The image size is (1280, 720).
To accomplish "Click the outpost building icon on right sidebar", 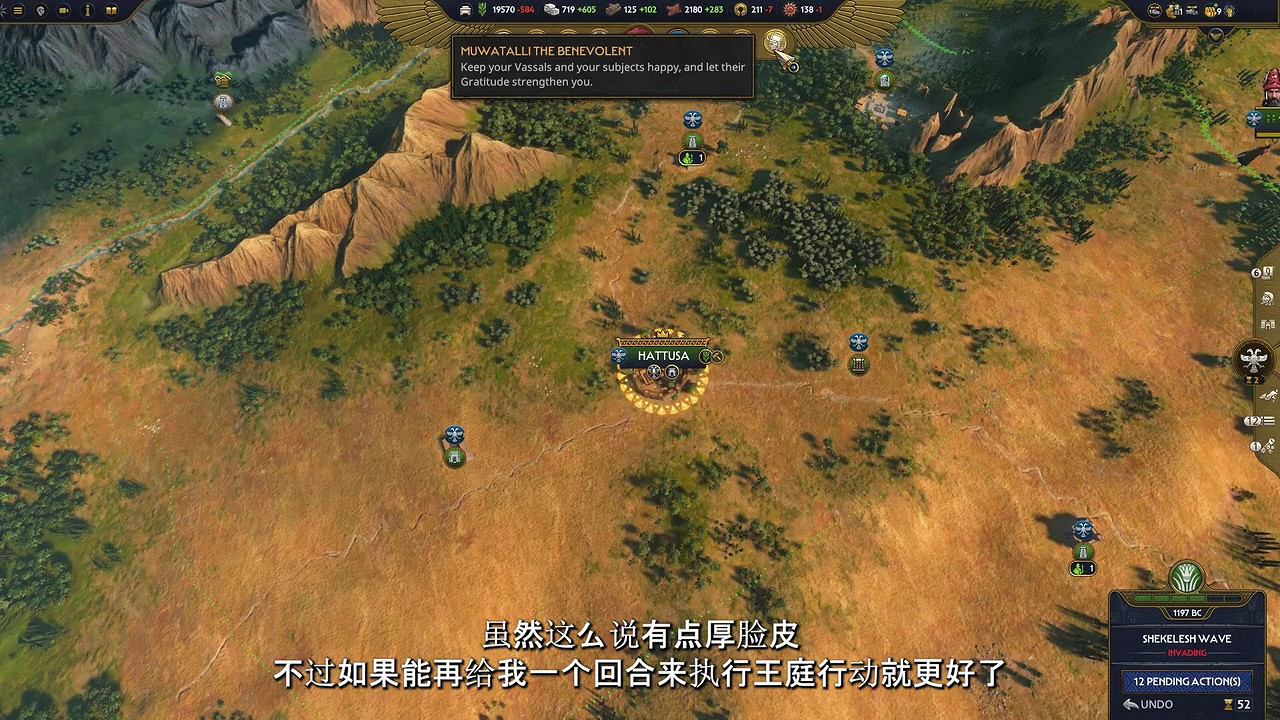I will pos(1266,323).
